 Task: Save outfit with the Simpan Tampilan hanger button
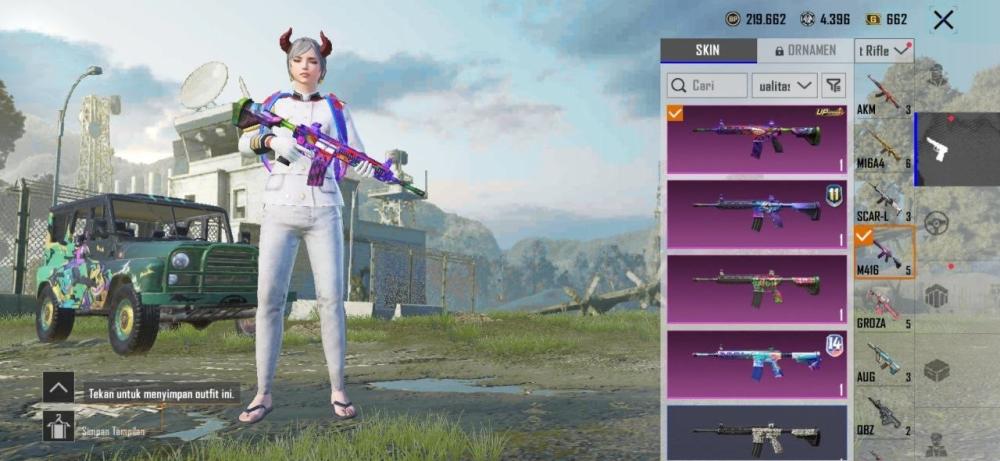(58, 427)
